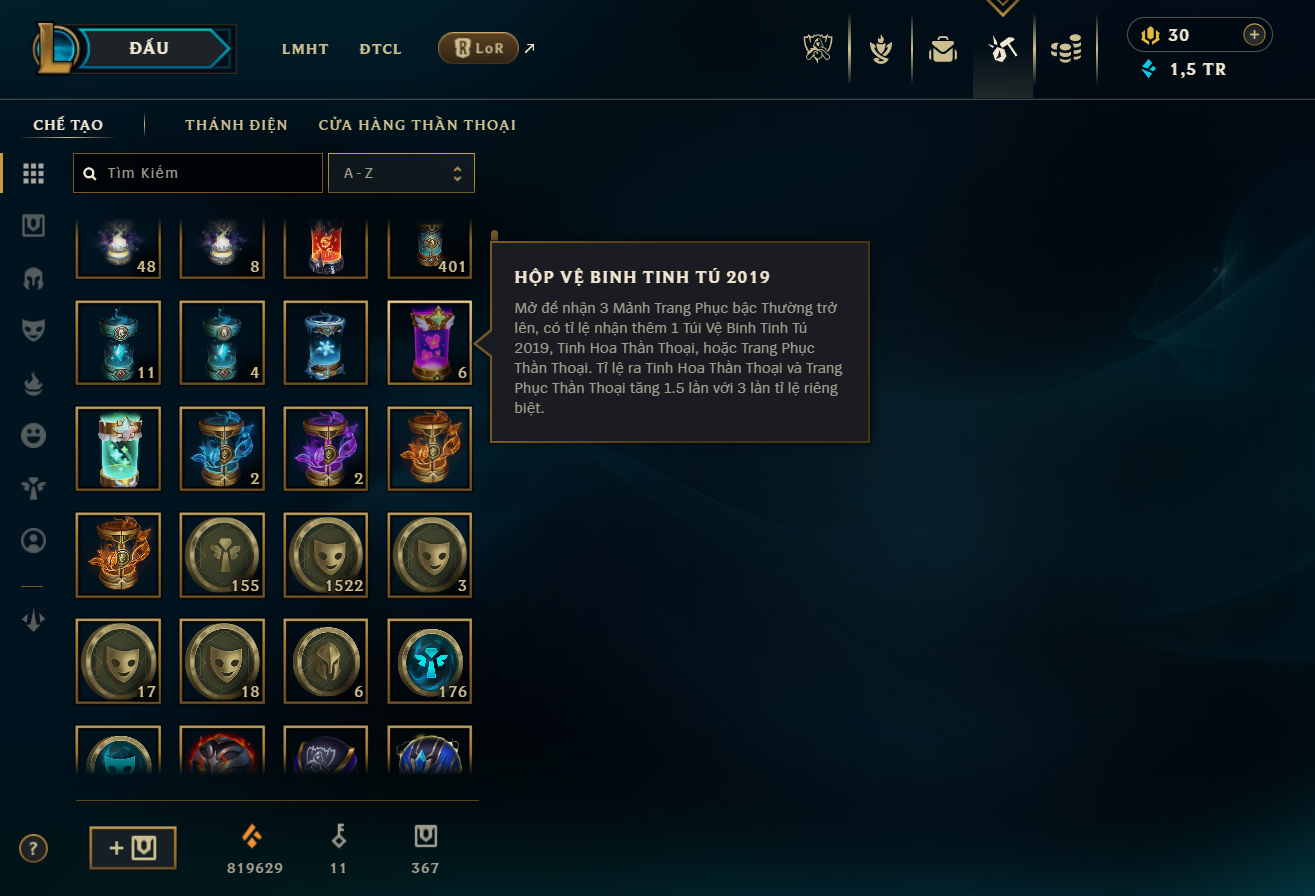Select the purple Hộp Vệ Binh Tinh Tú capsule
The width and height of the screenshot is (1315, 896).
tap(429, 343)
